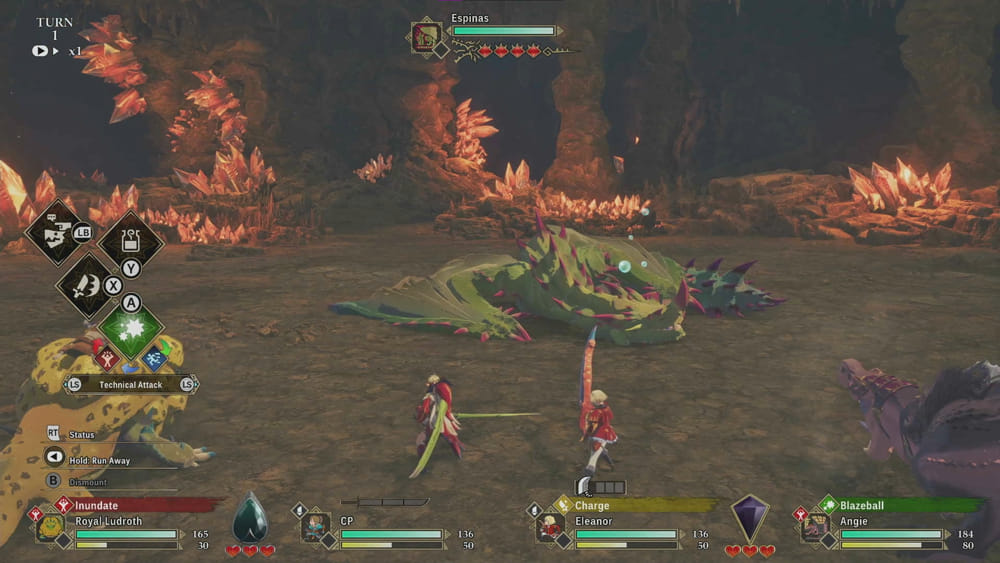
Task: Click the purple kinship stone gauge
Action: pyautogui.click(x=749, y=518)
